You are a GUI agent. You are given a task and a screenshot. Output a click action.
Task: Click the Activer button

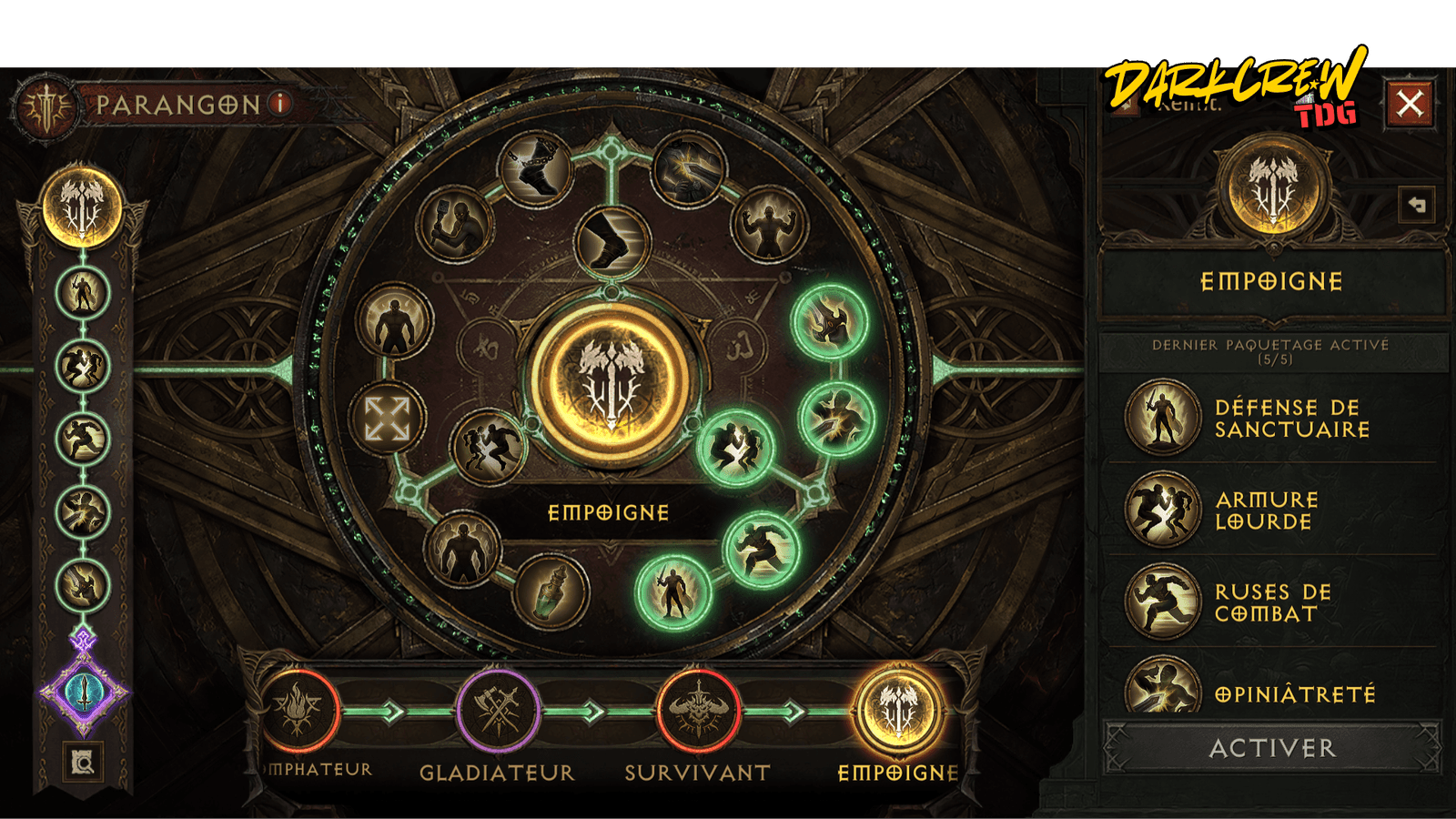coord(1272,748)
